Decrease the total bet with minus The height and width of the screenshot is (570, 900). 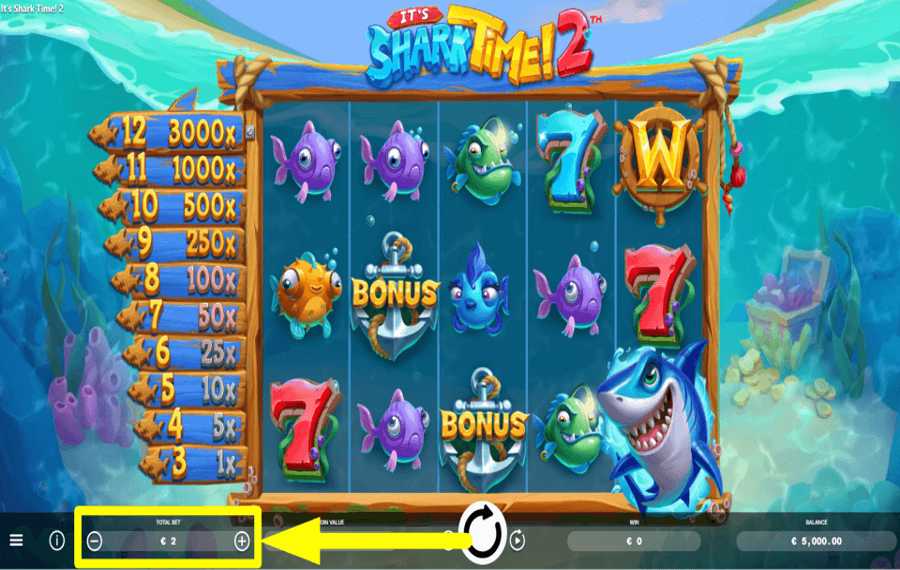[95, 541]
